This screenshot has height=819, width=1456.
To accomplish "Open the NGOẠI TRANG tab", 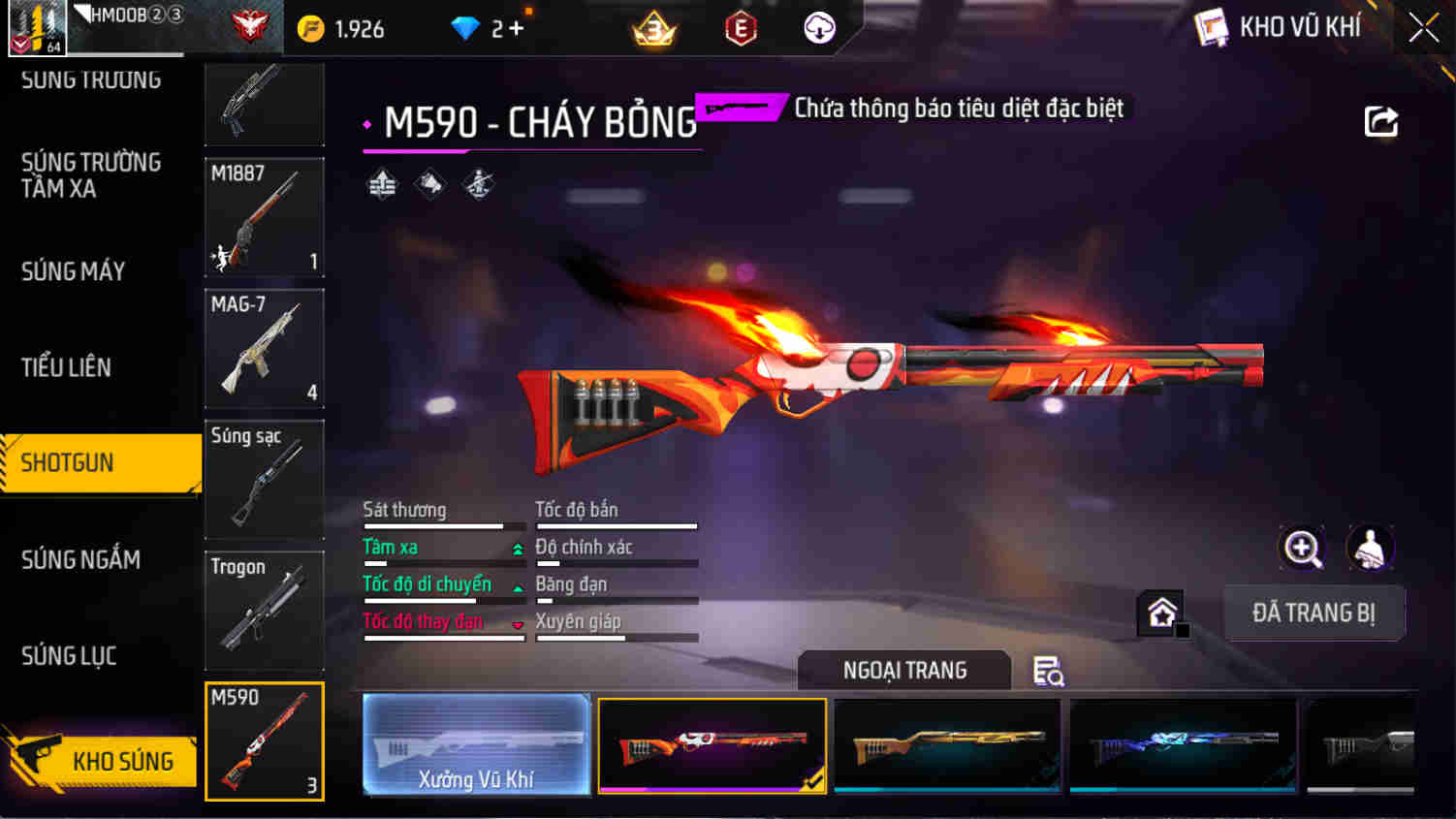I will [903, 670].
